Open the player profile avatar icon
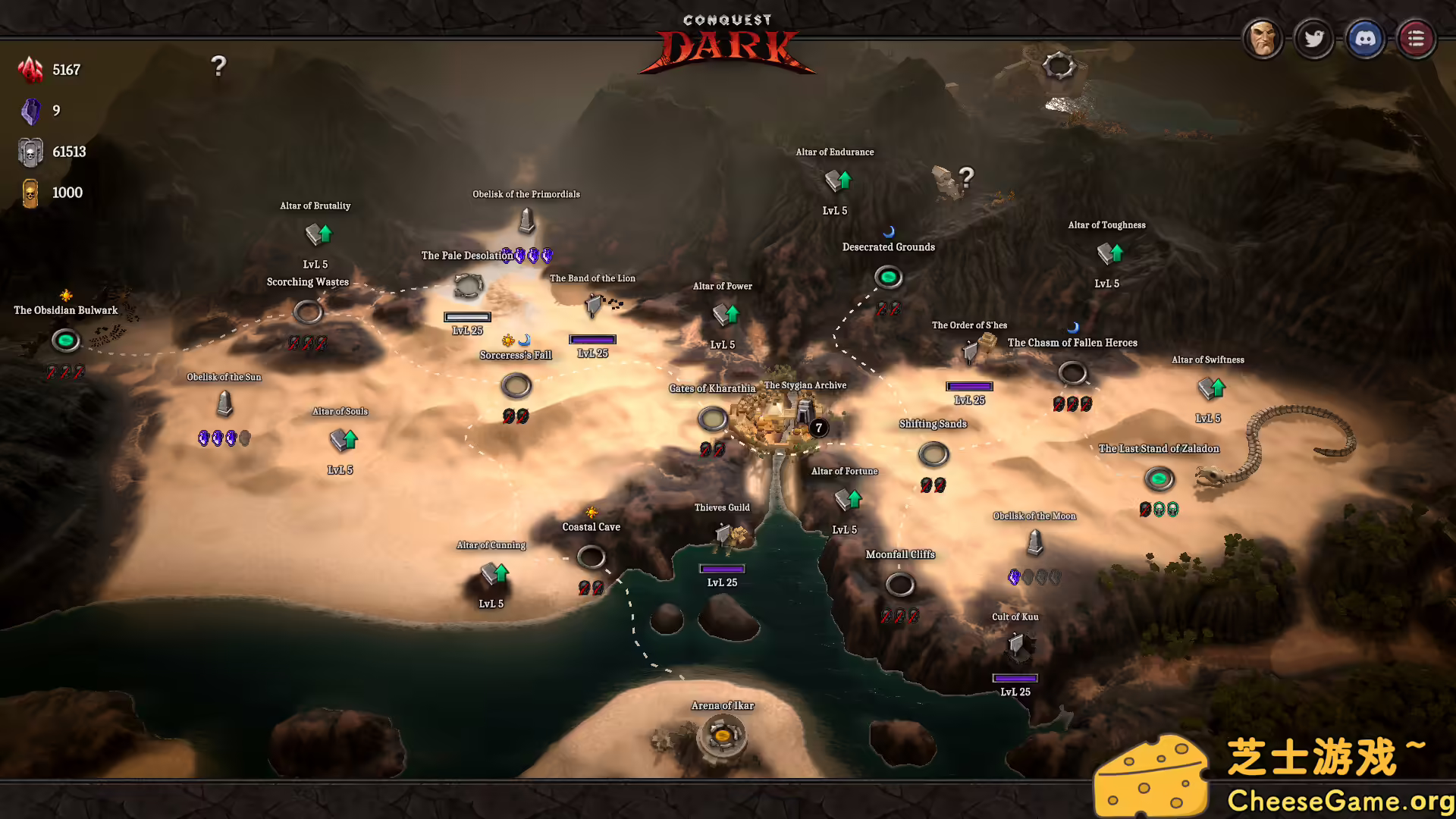The image size is (1456, 819). 1263,38
